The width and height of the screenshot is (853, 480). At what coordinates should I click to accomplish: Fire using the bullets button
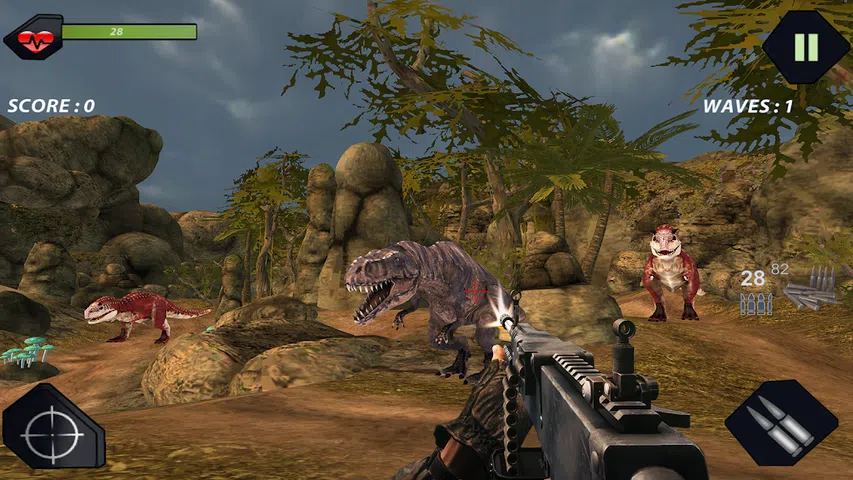click(x=781, y=422)
